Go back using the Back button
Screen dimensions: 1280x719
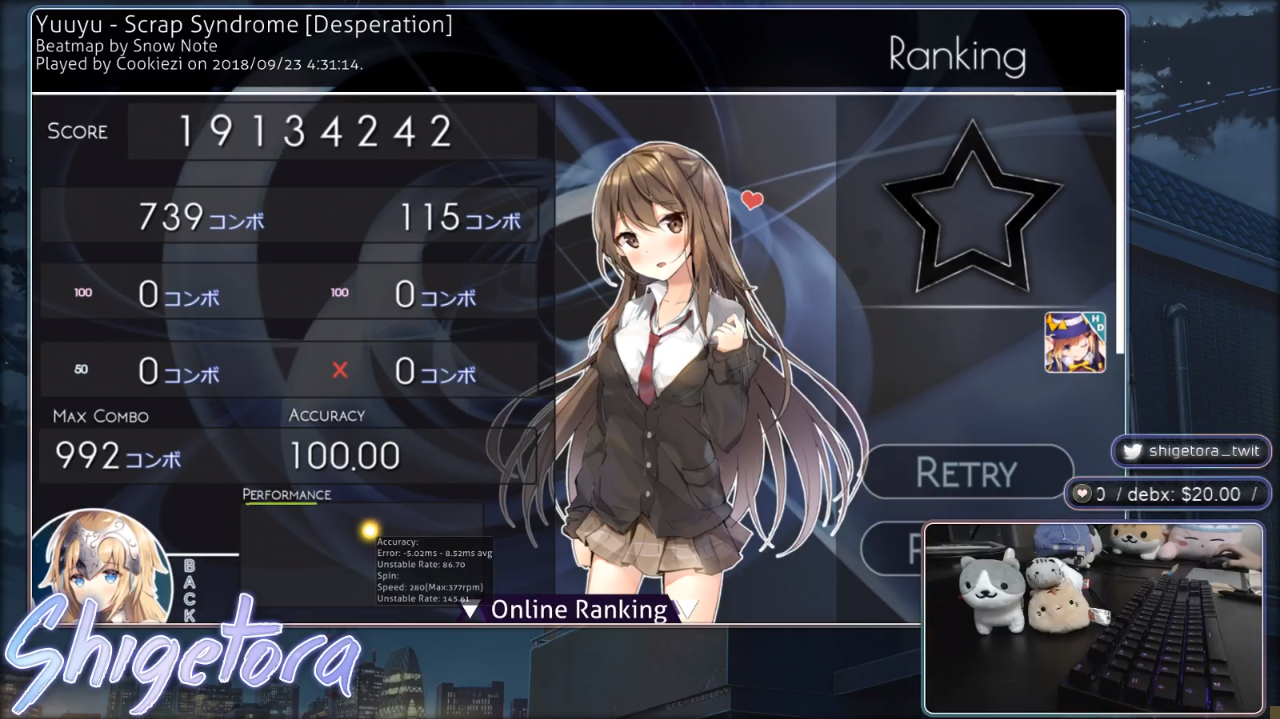point(188,590)
